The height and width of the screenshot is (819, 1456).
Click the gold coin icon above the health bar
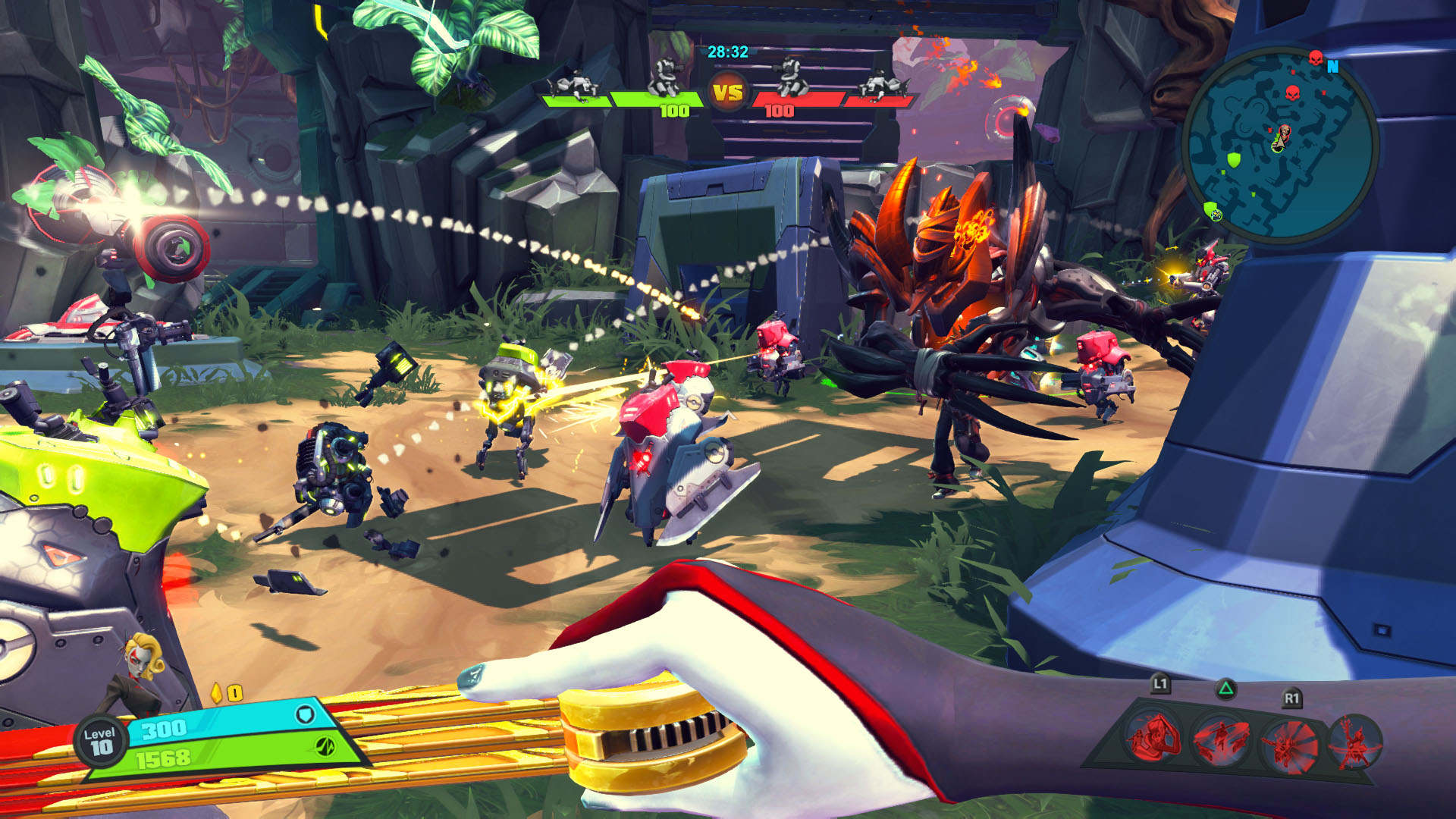click(215, 692)
